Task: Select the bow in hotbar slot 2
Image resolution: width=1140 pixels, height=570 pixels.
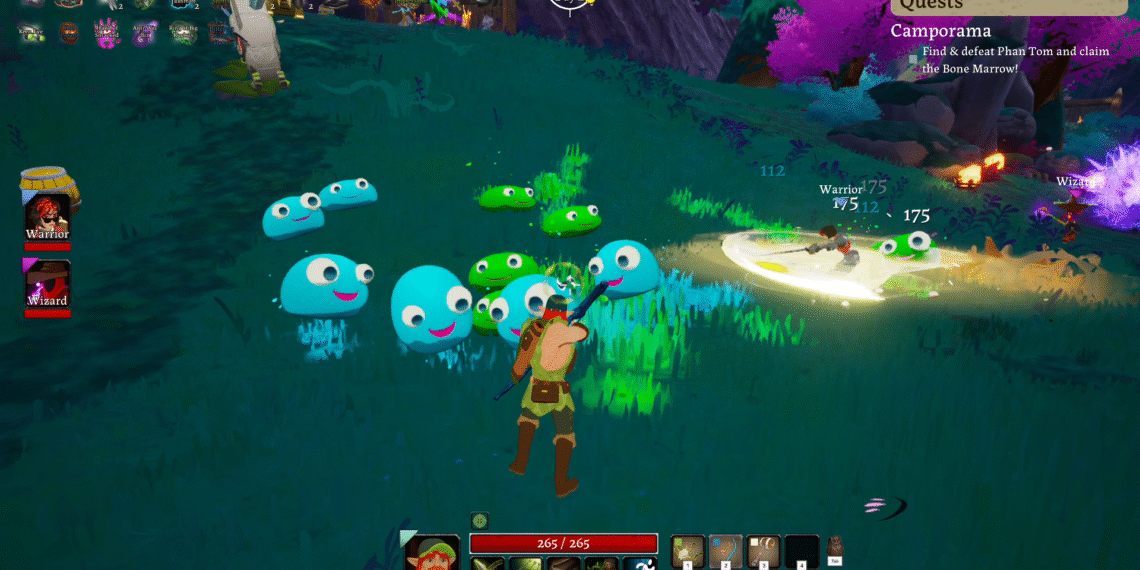Action: point(726,550)
